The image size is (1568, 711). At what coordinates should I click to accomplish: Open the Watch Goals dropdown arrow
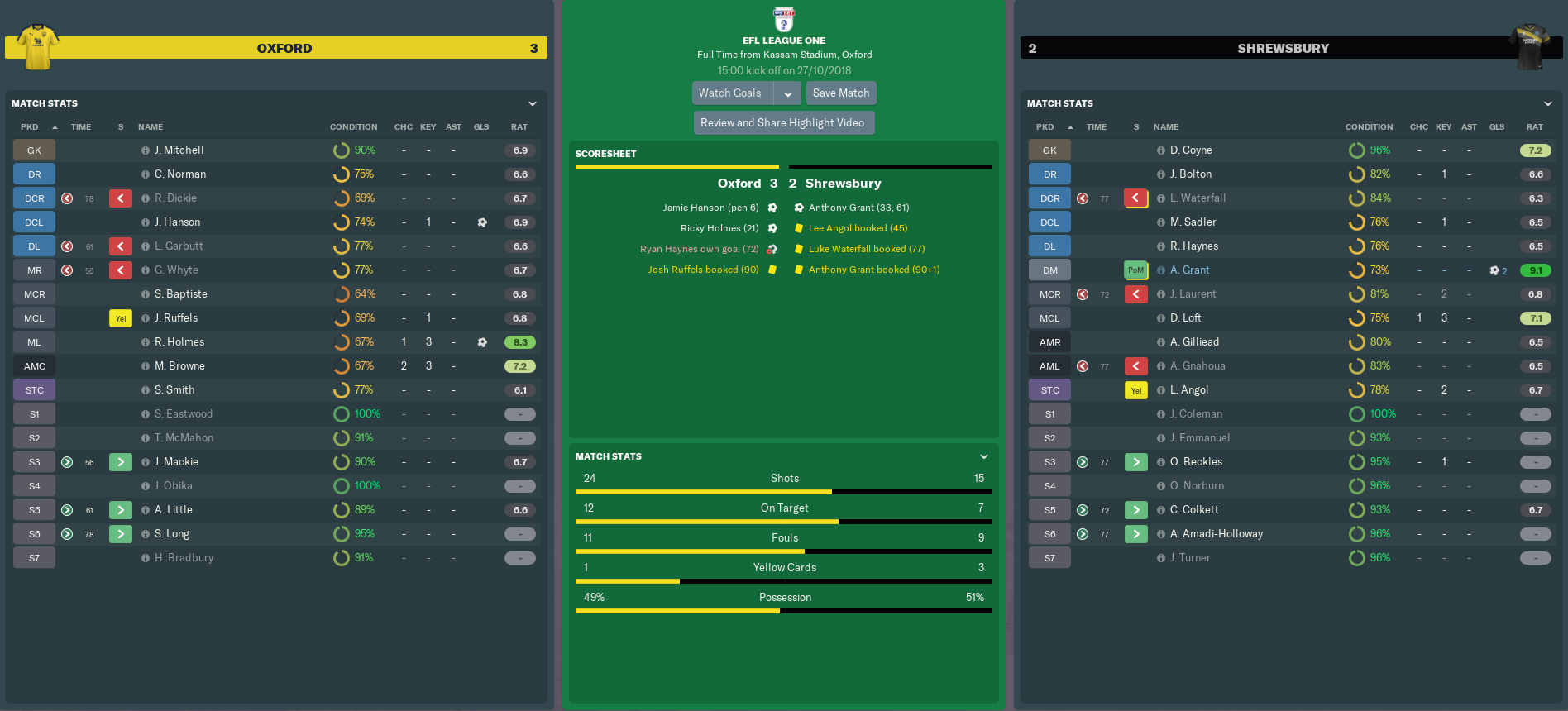tap(788, 93)
